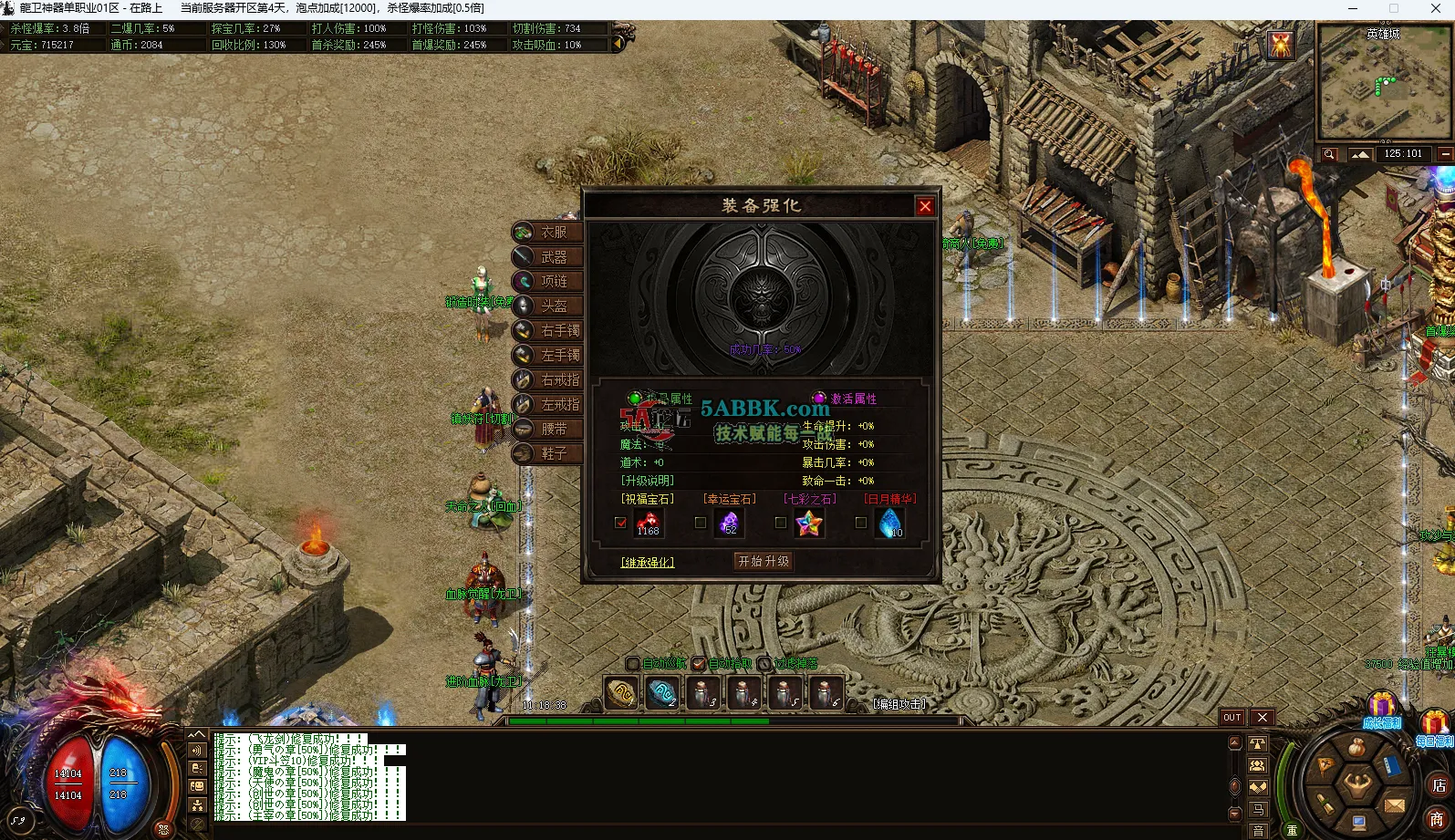Switch to the 项链 necklace tab
Viewport: 1455px width, 840px height.
[x=549, y=282]
